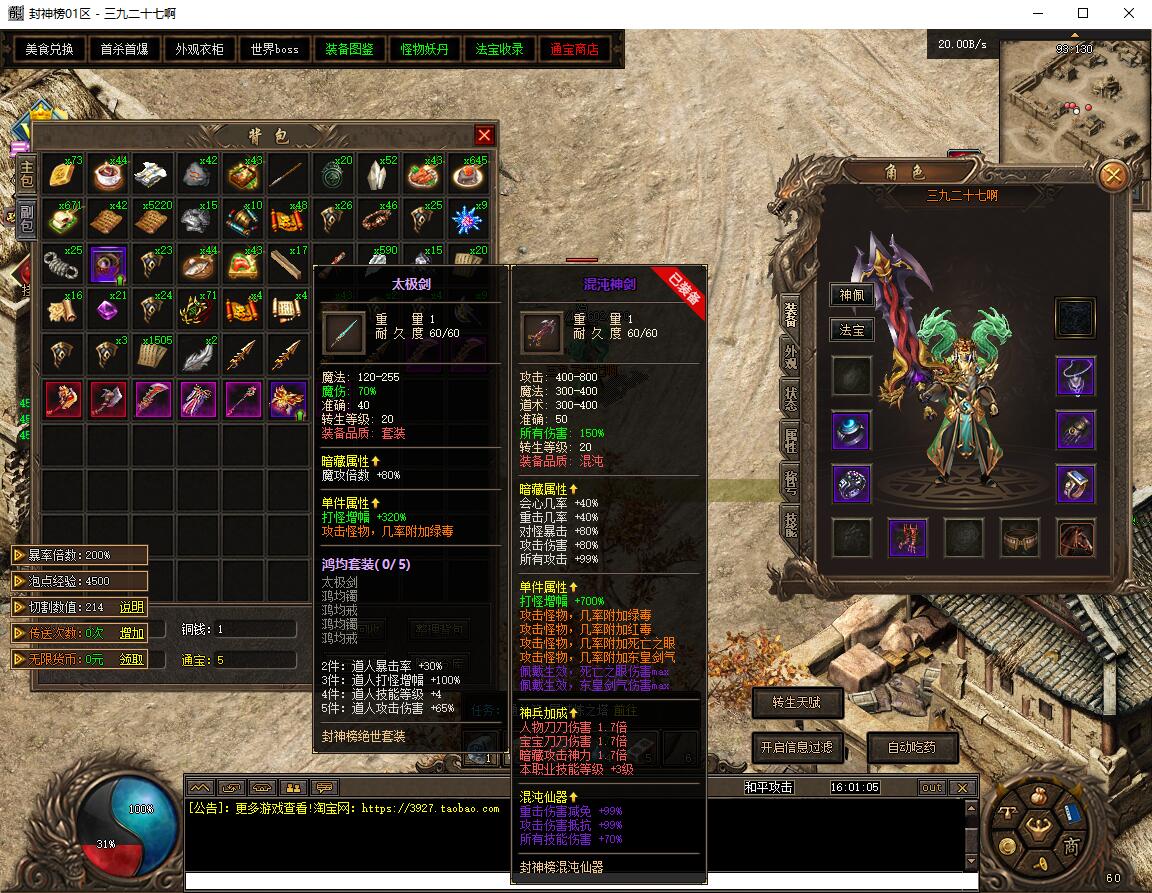
Task: Select the horse mount equipment slot
Action: click(x=1075, y=538)
